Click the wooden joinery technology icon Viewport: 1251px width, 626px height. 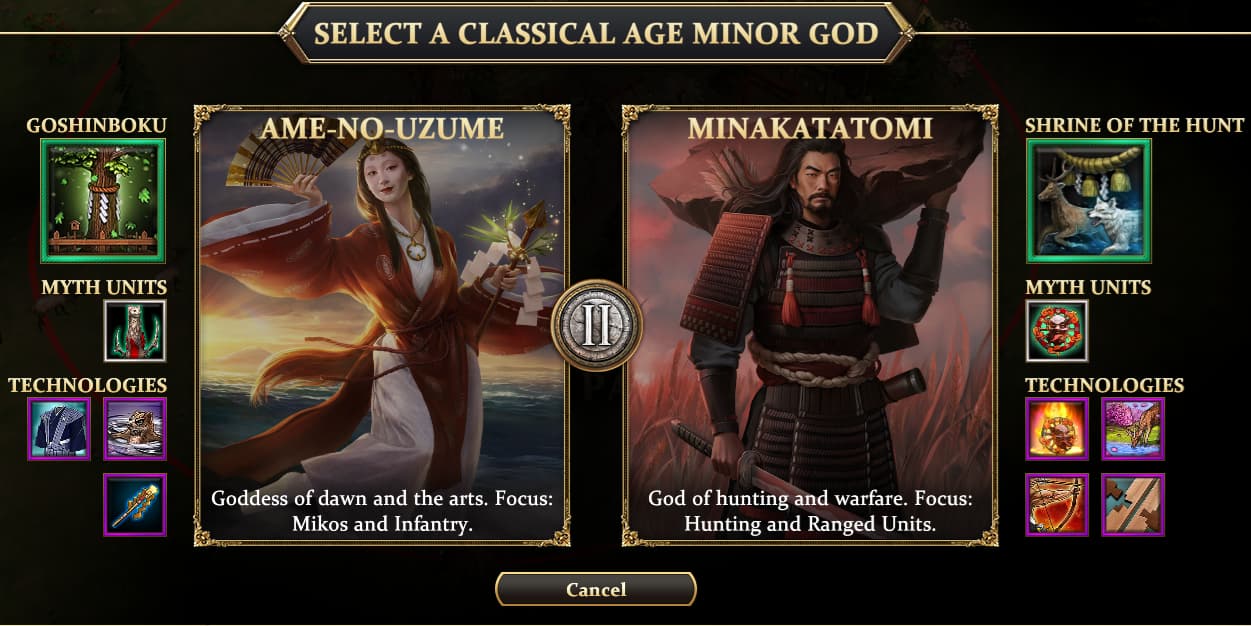pos(1133,505)
